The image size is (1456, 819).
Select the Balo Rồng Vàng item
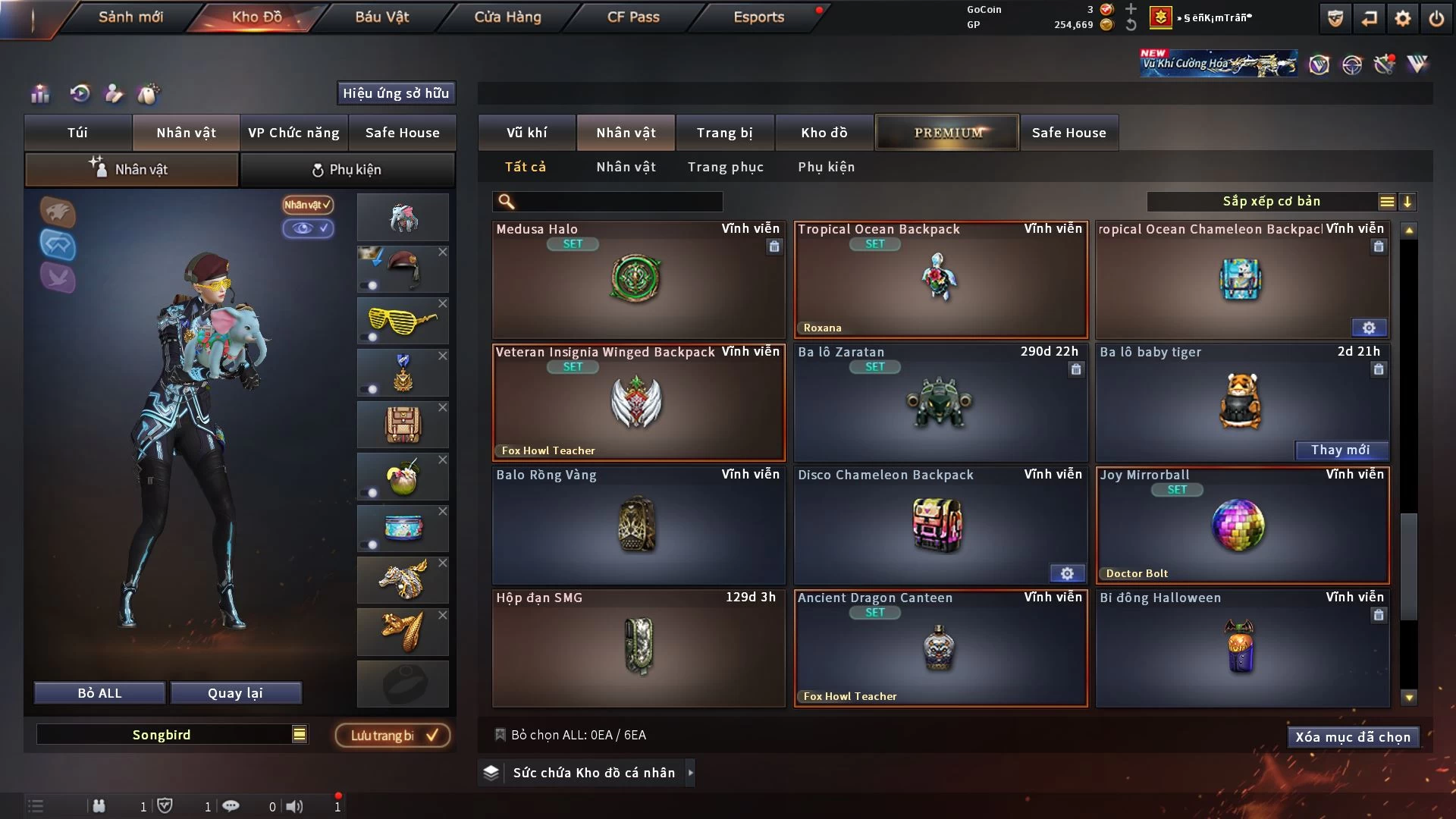tap(637, 525)
